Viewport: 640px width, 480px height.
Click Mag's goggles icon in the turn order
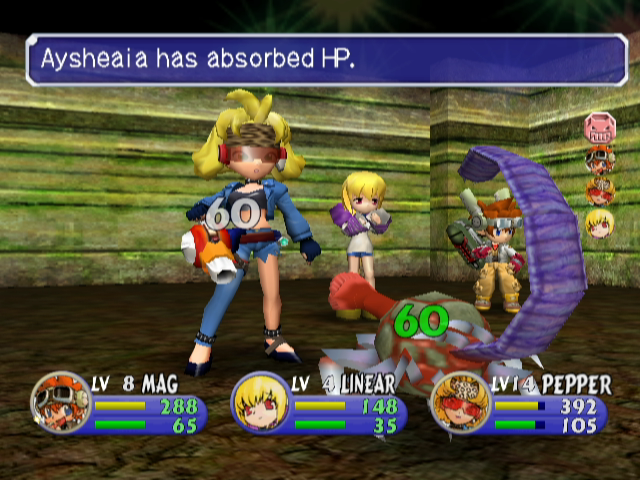[x=599, y=159]
